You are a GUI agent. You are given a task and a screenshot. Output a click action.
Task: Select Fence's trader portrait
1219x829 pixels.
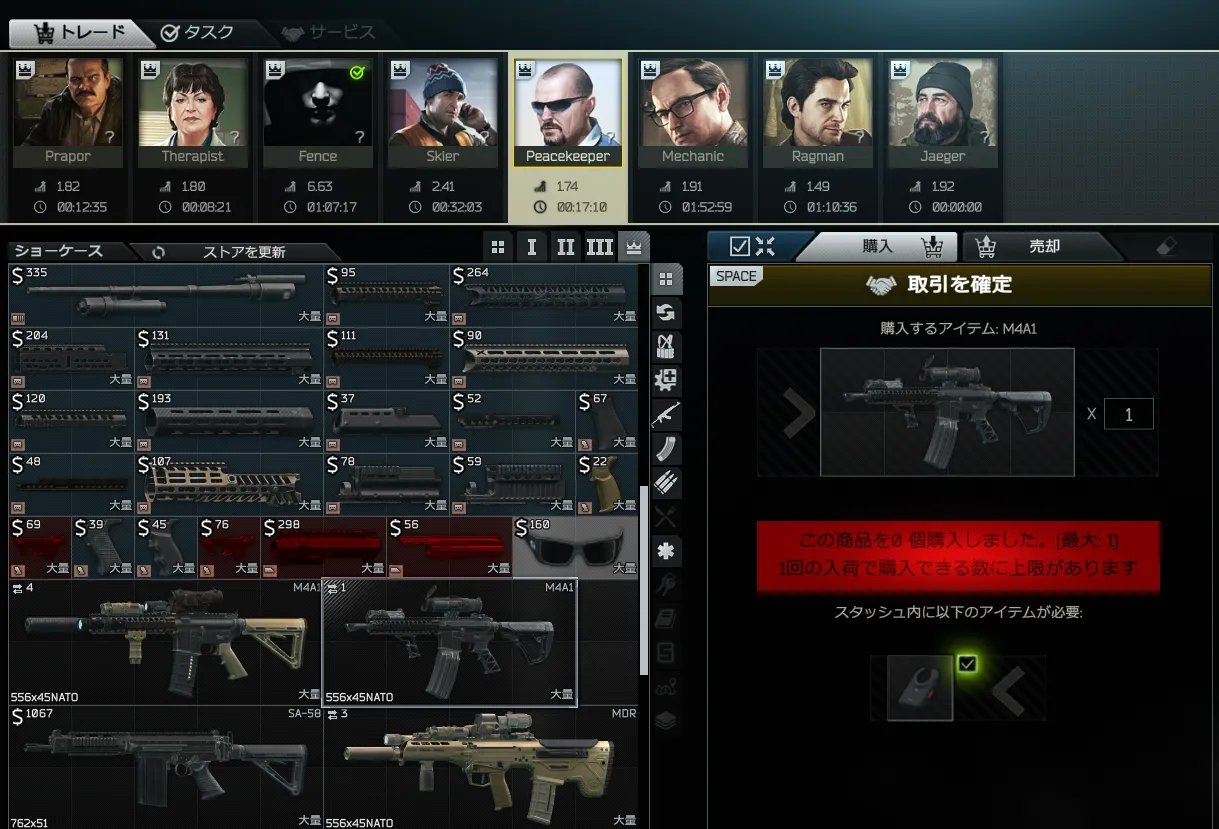317,111
